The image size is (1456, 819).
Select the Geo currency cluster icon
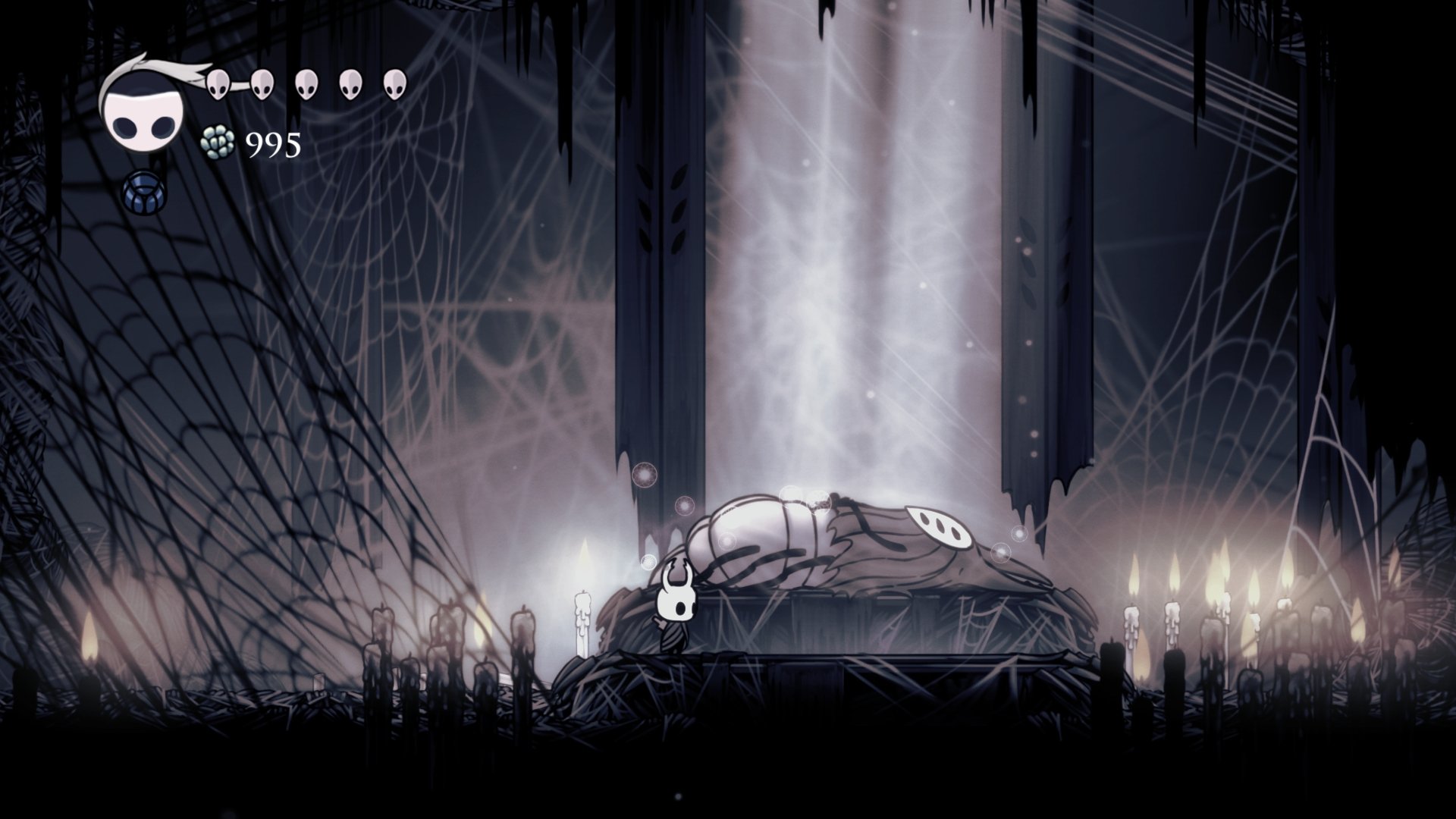click(216, 144)
